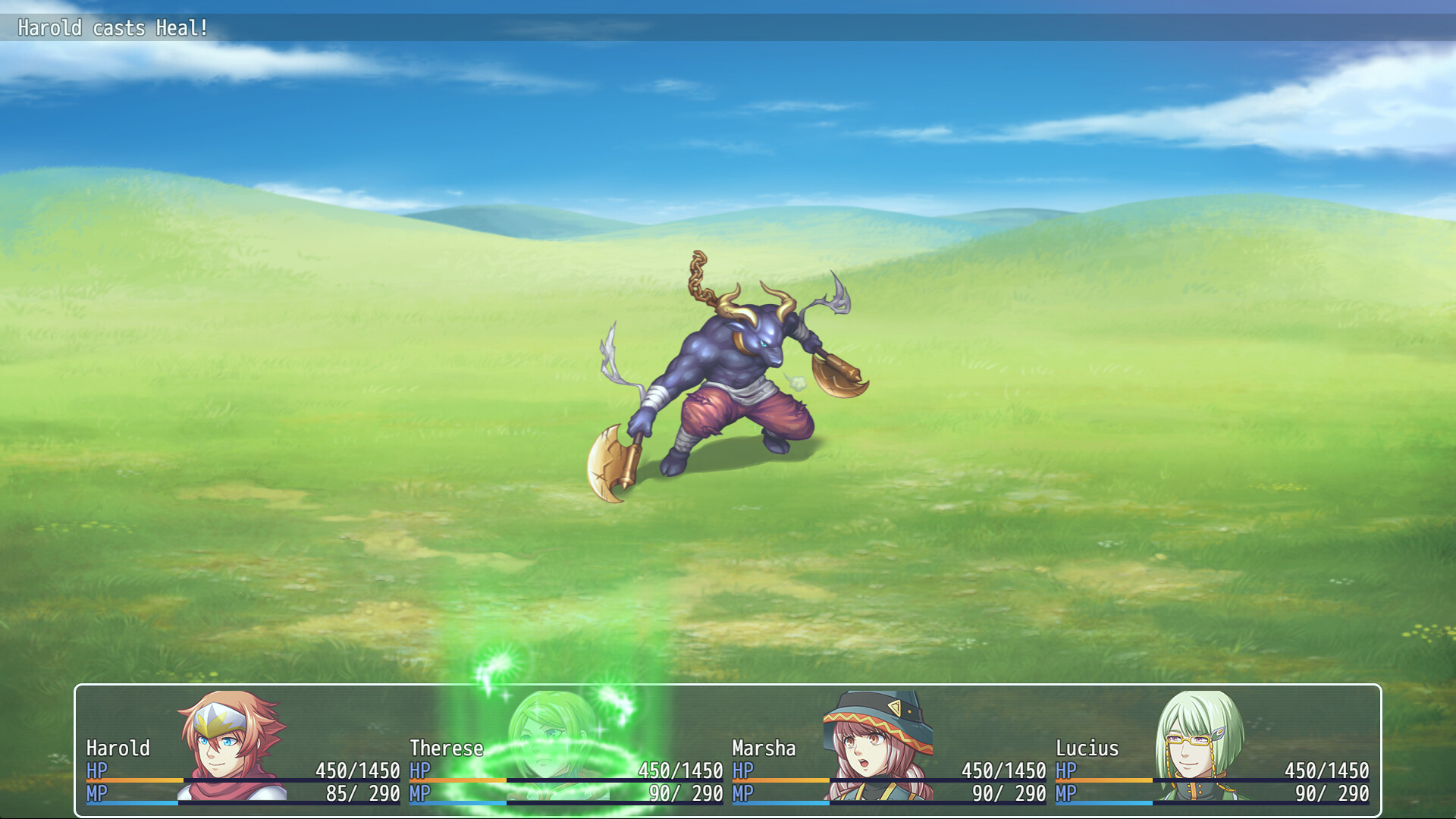This screenshot has width=1456, height=819.
Task: Click Lucius's HP label
Action: pyautogui.click(x=1065, y=770)
